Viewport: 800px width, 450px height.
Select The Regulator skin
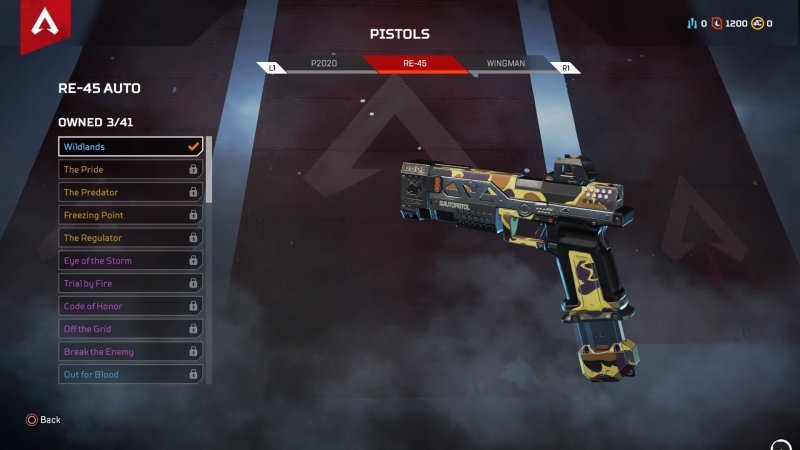pos(130,238)
